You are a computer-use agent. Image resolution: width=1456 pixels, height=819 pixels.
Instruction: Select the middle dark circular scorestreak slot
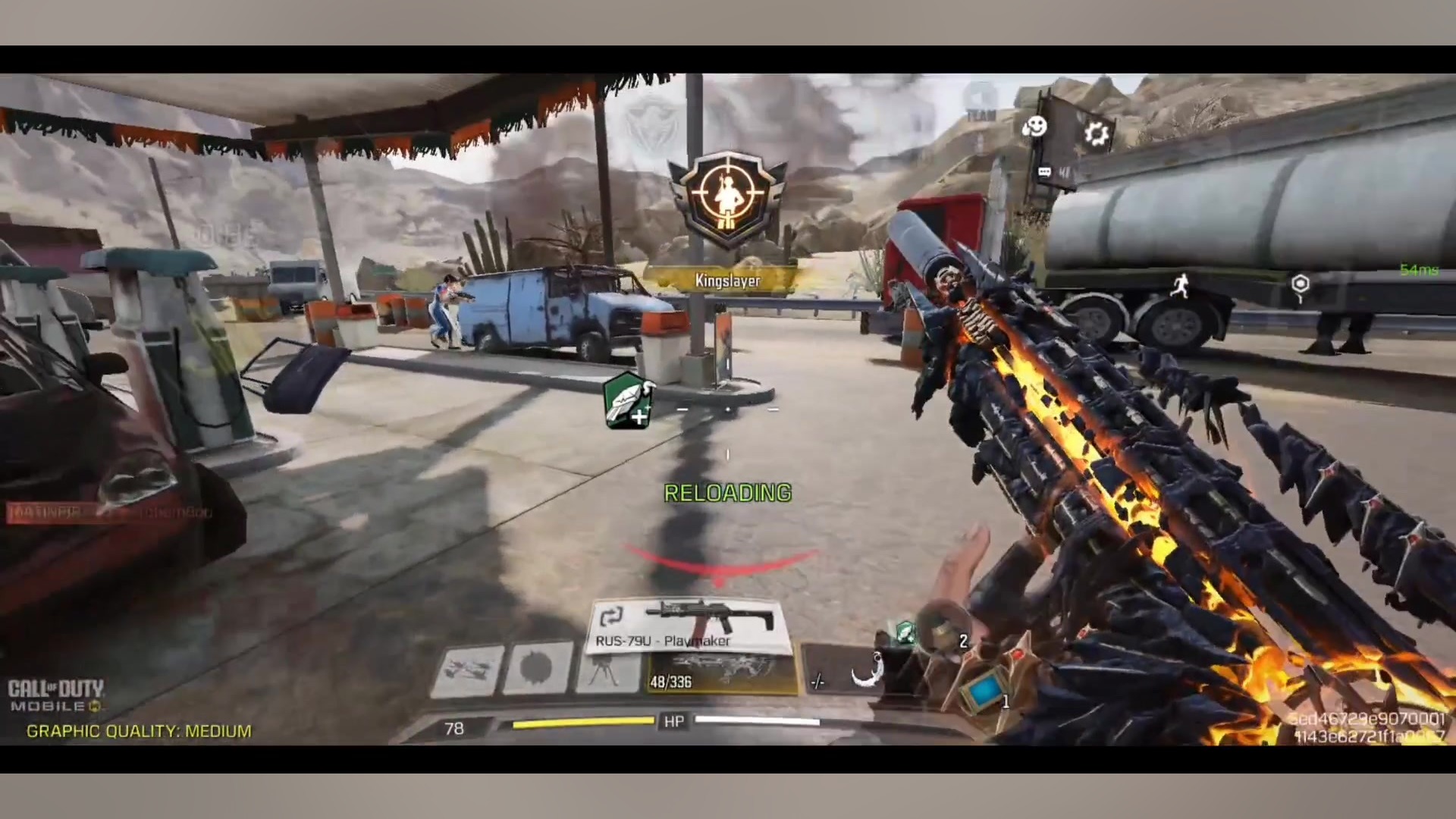pos(538,669)
